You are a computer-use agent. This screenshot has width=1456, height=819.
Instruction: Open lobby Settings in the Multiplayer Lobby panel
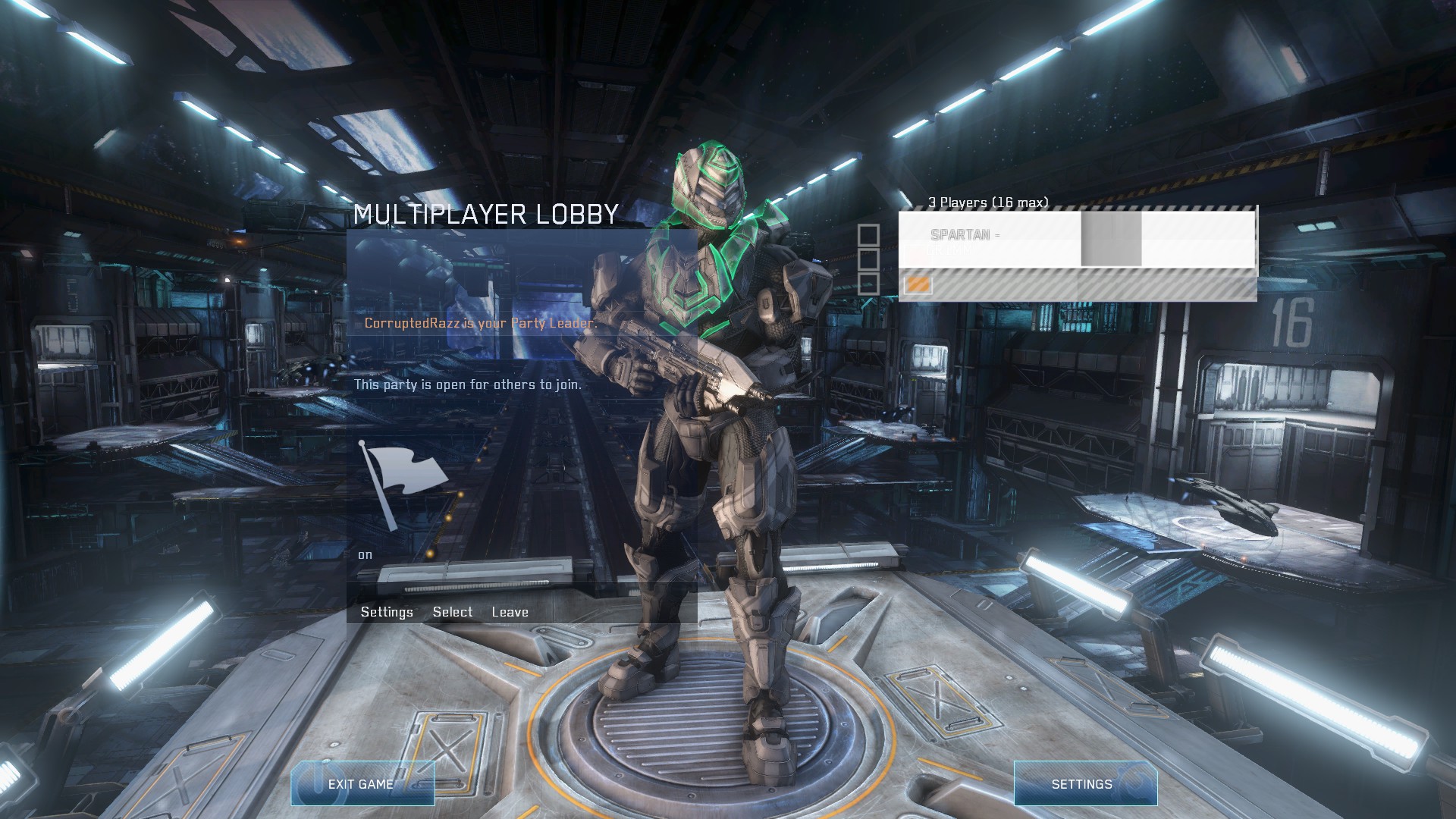[x=387, y=612]
